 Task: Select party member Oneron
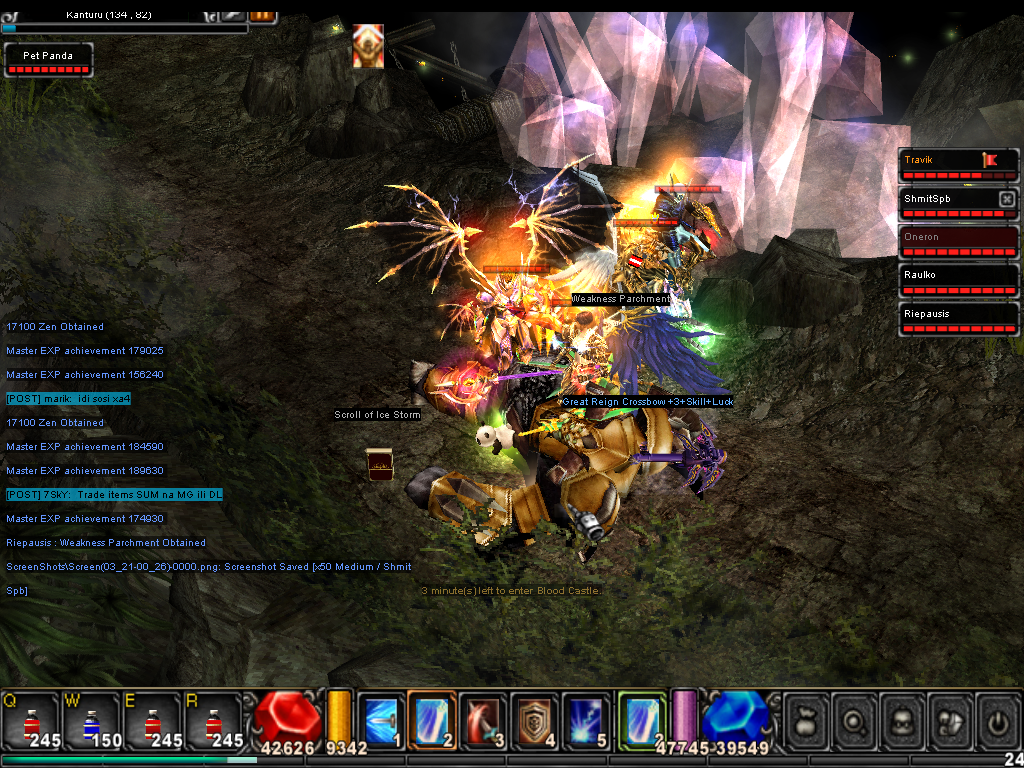point(958,242)
